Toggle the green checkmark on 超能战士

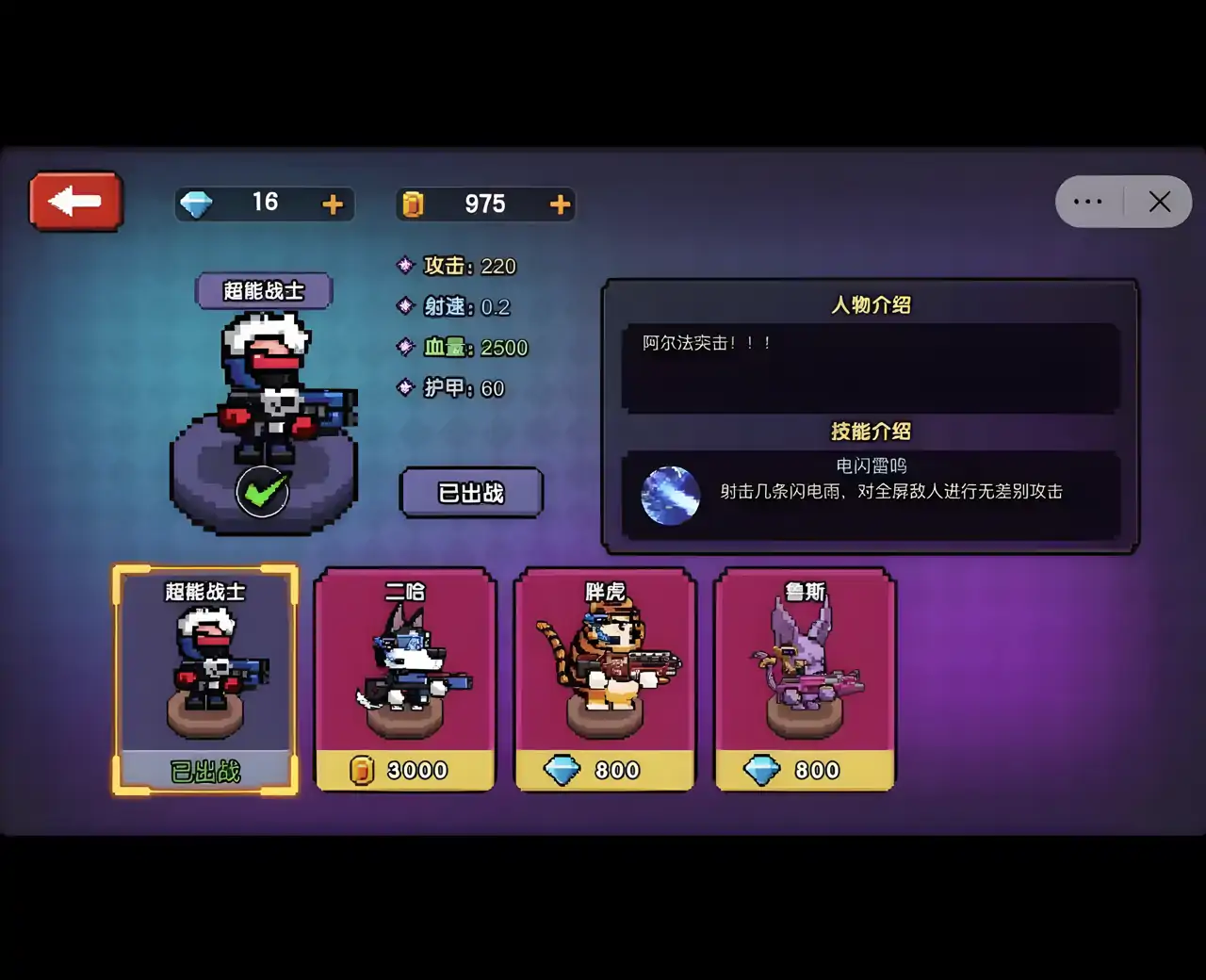[262, 490]
